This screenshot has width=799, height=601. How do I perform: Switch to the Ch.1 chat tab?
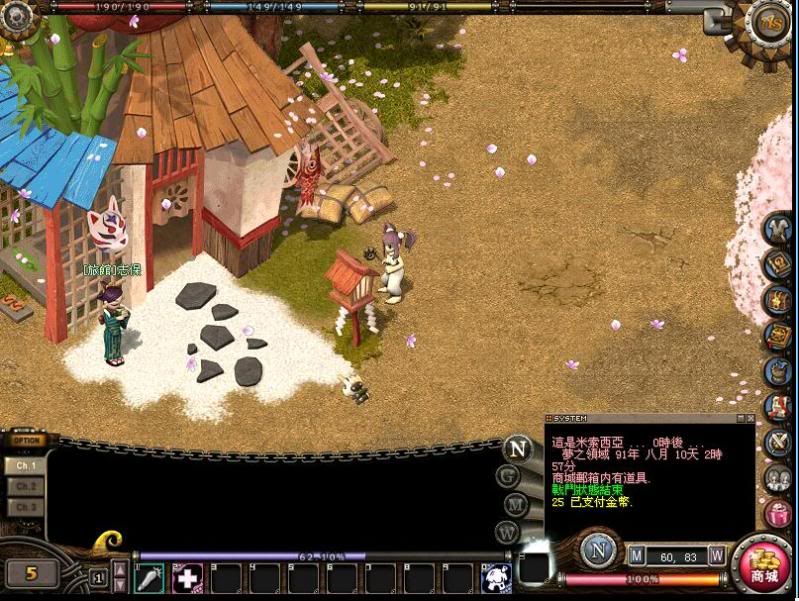pyautogui.click(x=26, y=465)
